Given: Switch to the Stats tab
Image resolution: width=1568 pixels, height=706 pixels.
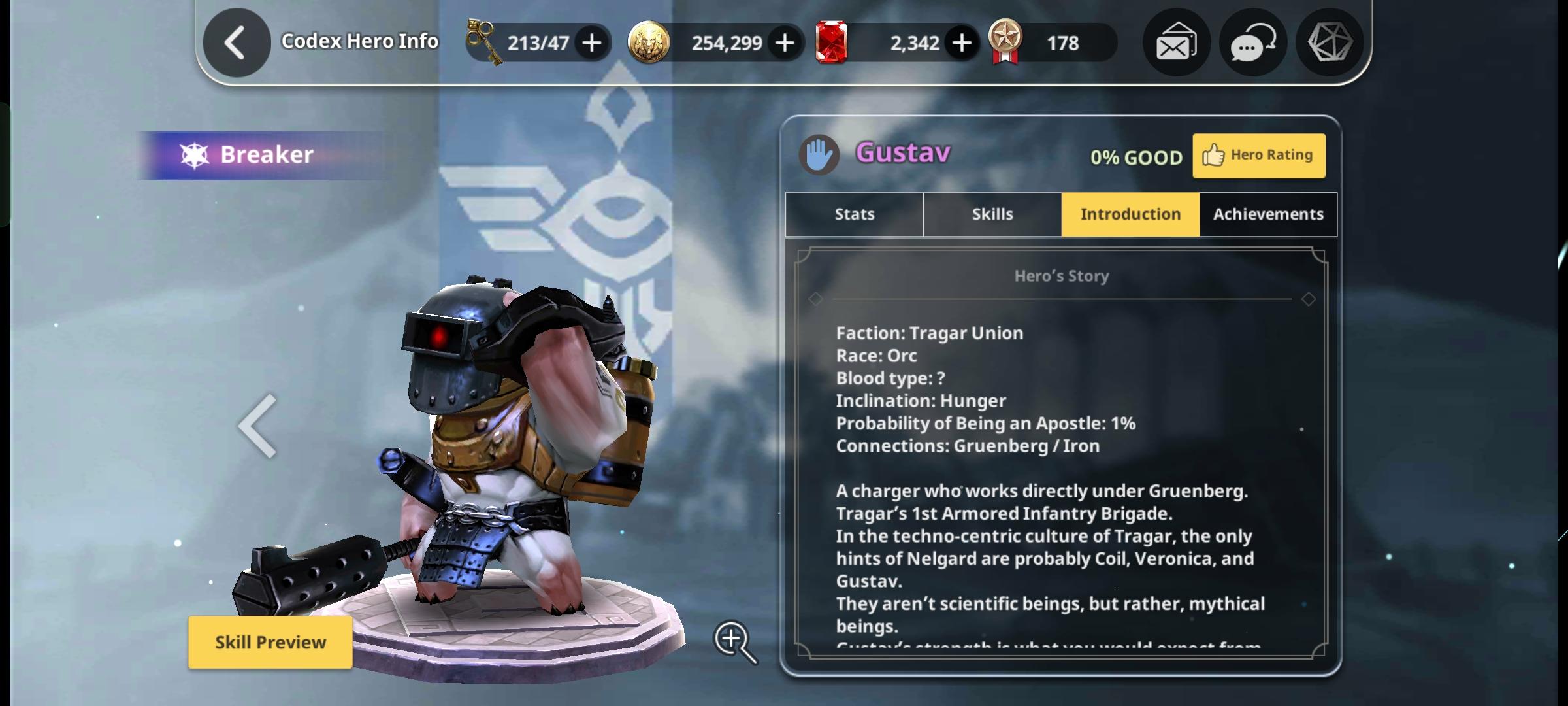Looking at the screenshot, I should coord(854,214).
